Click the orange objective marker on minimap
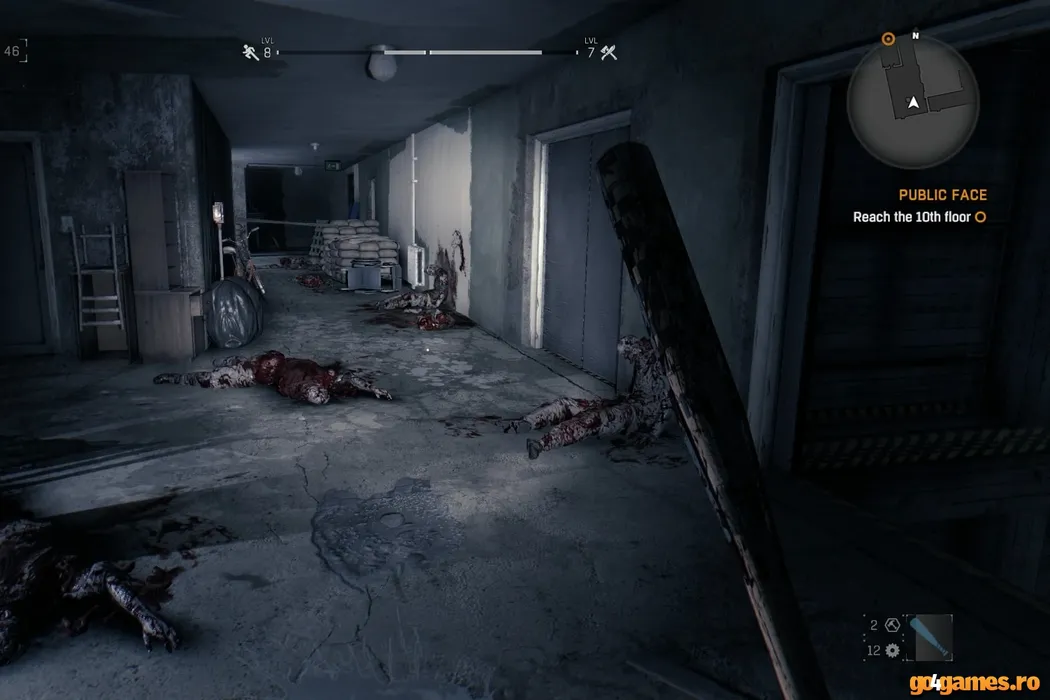This screenshot has width=1050, height=700. 888,39
